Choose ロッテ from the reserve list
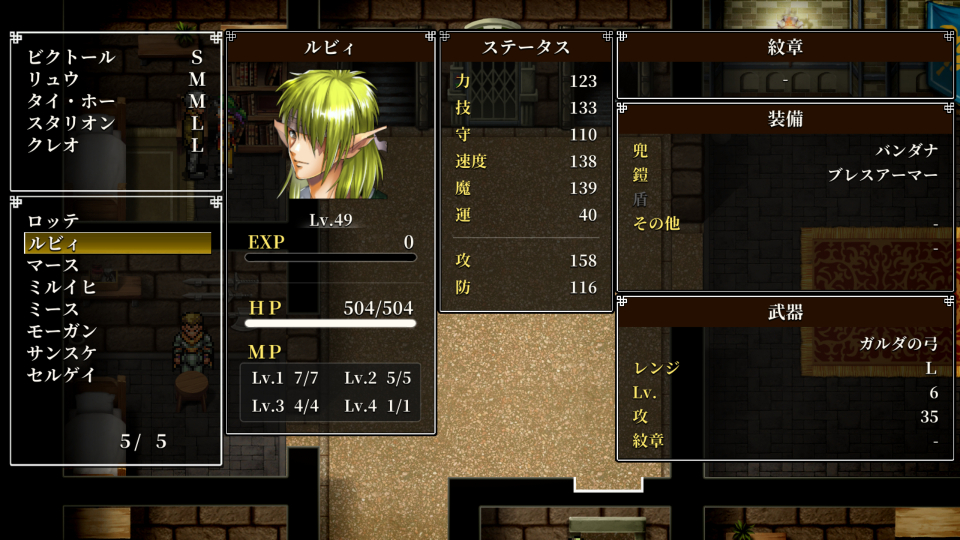The height and width of the screenshot is (540, 960). tap(53, 221)
